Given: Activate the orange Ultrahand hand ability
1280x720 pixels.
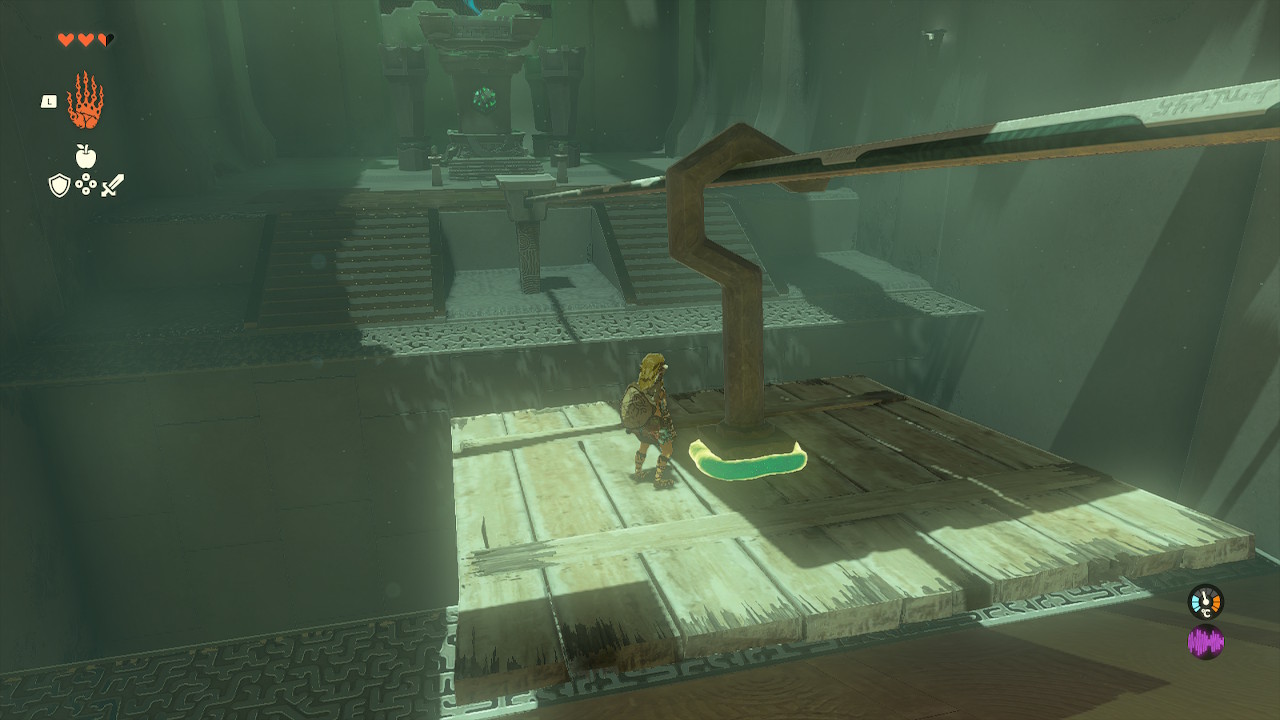Looking at the screenshot, I should (x=85, y=101).
